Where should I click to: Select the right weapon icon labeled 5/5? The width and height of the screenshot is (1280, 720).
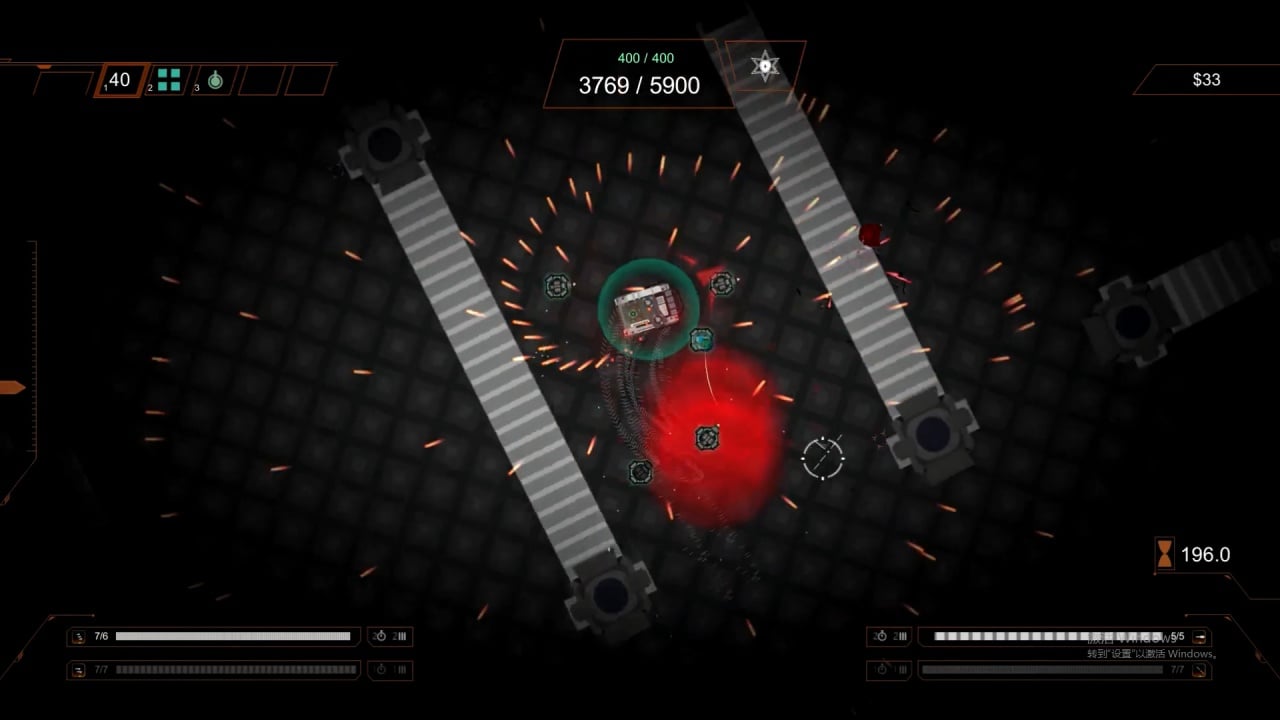coord(1200,637)
